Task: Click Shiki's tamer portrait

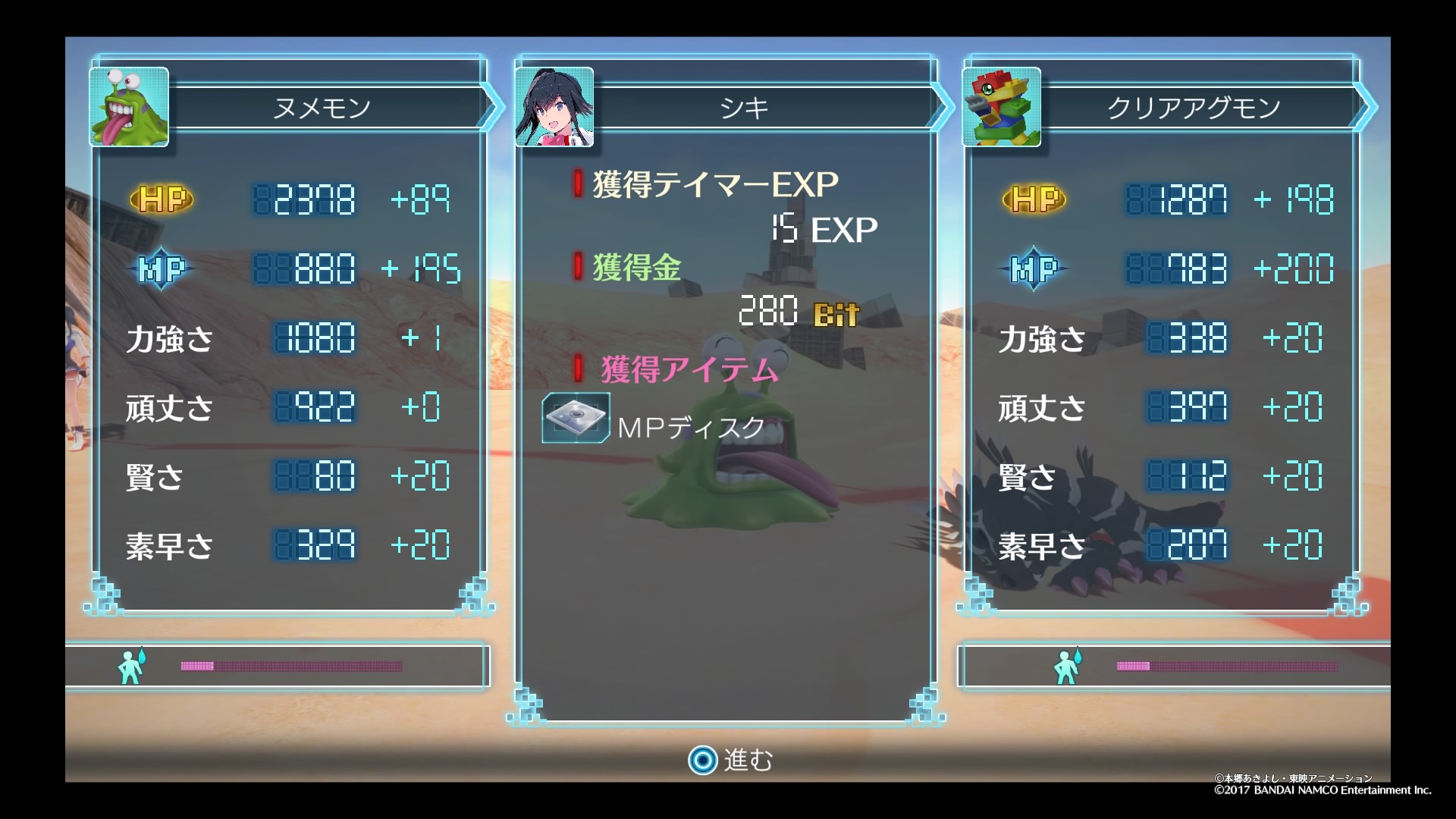Action: point(554,107)
